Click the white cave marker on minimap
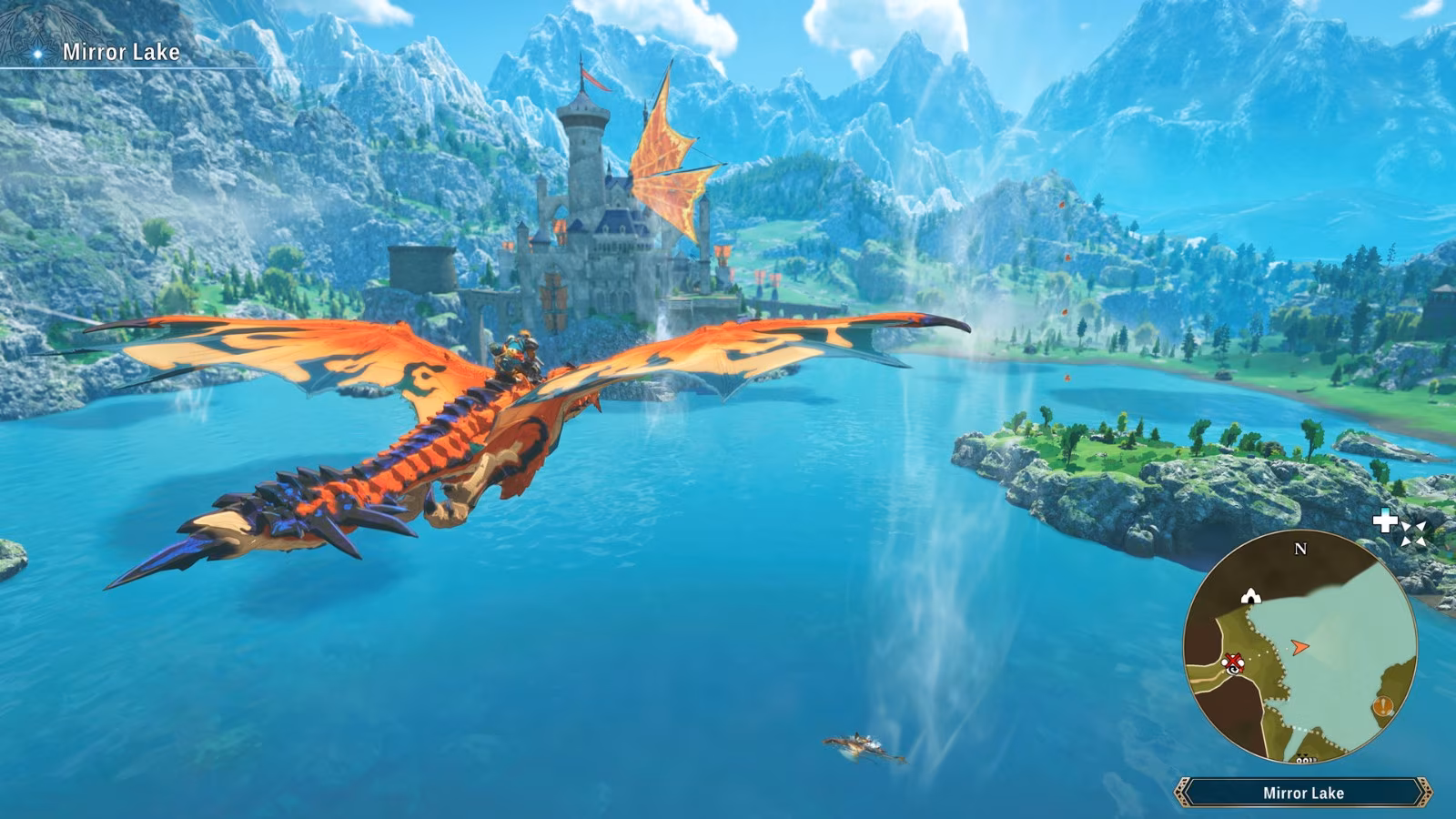 click(1251, 596)
